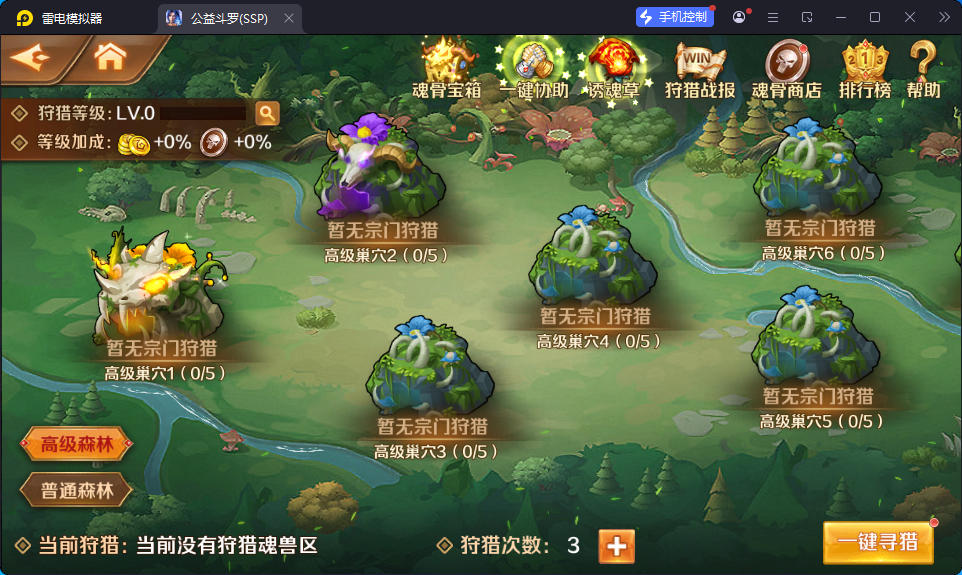Open the 帮助 help page
Viewport: 962px width, 575px height.
[923, 67]
